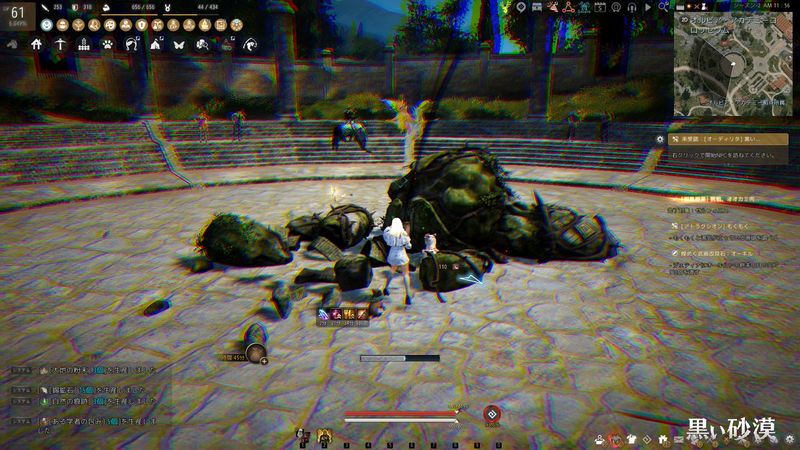
Task: Open the fence garden icon
Action: (84, 45)
